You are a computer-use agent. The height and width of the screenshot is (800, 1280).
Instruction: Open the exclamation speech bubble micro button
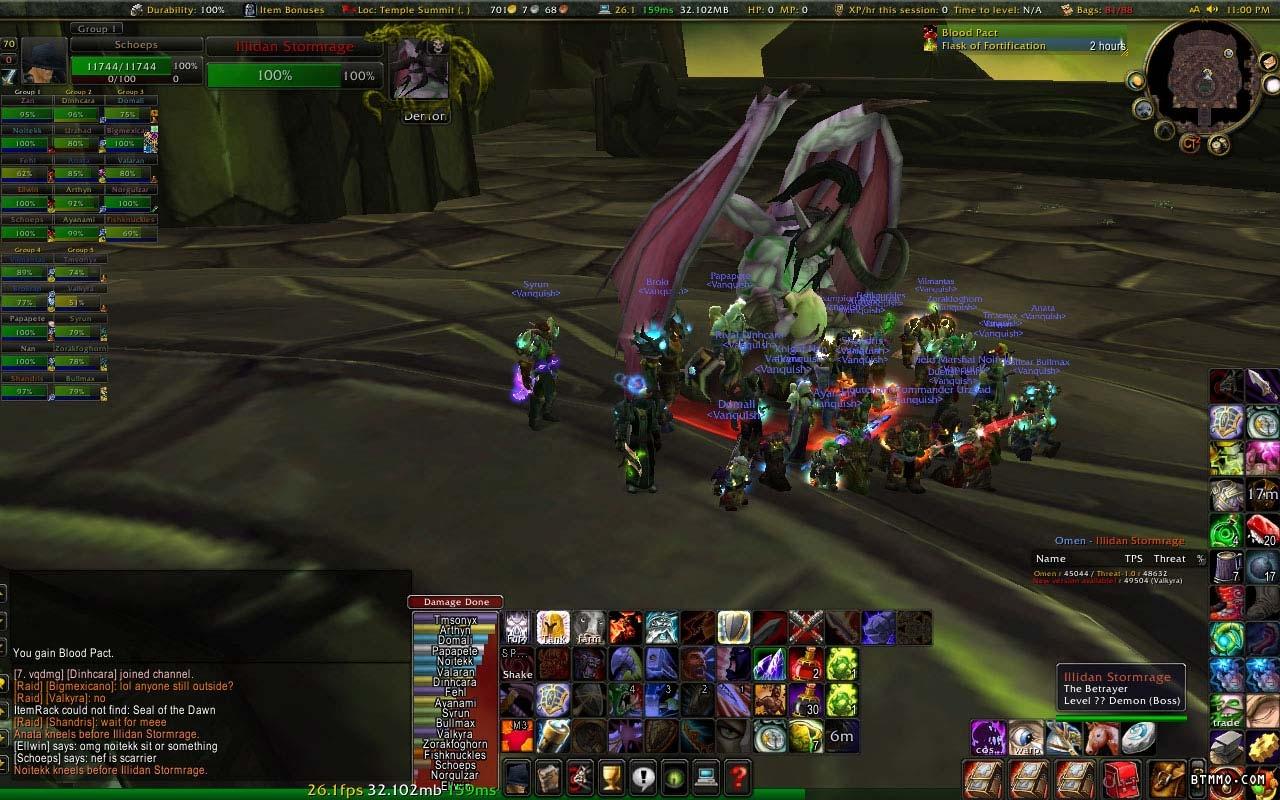pyautogui.click(x=642, y=776)
